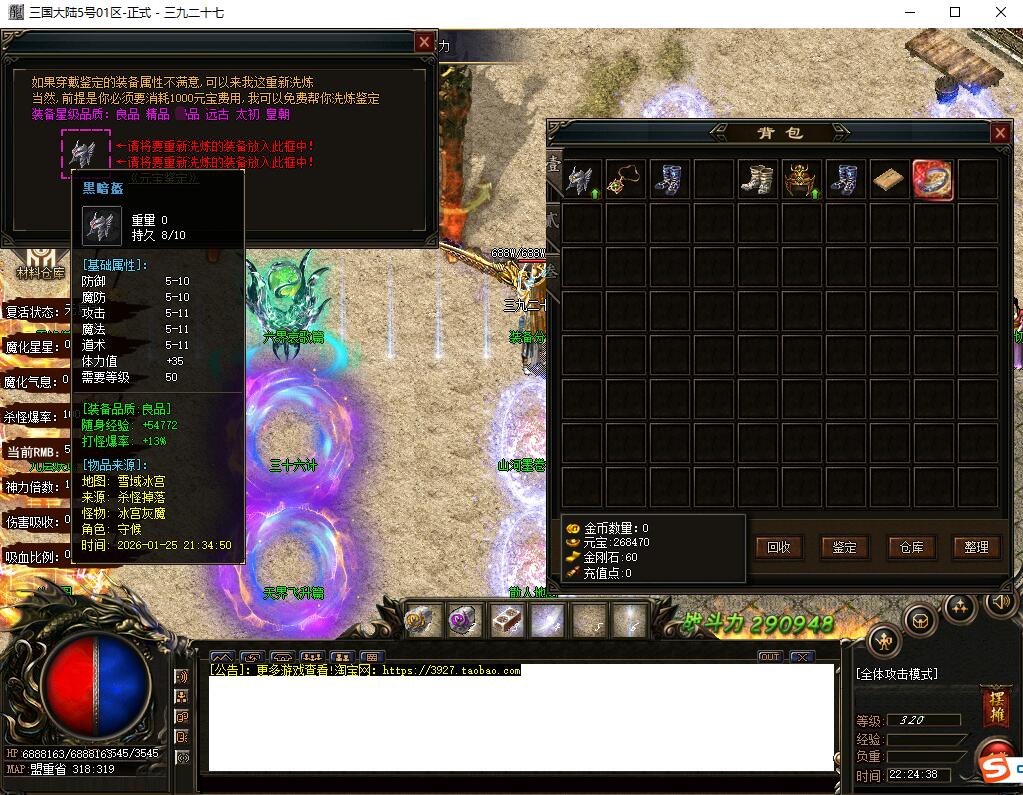Click the helmet in the refining slot

pyautogui.click(x=84, y=154)
